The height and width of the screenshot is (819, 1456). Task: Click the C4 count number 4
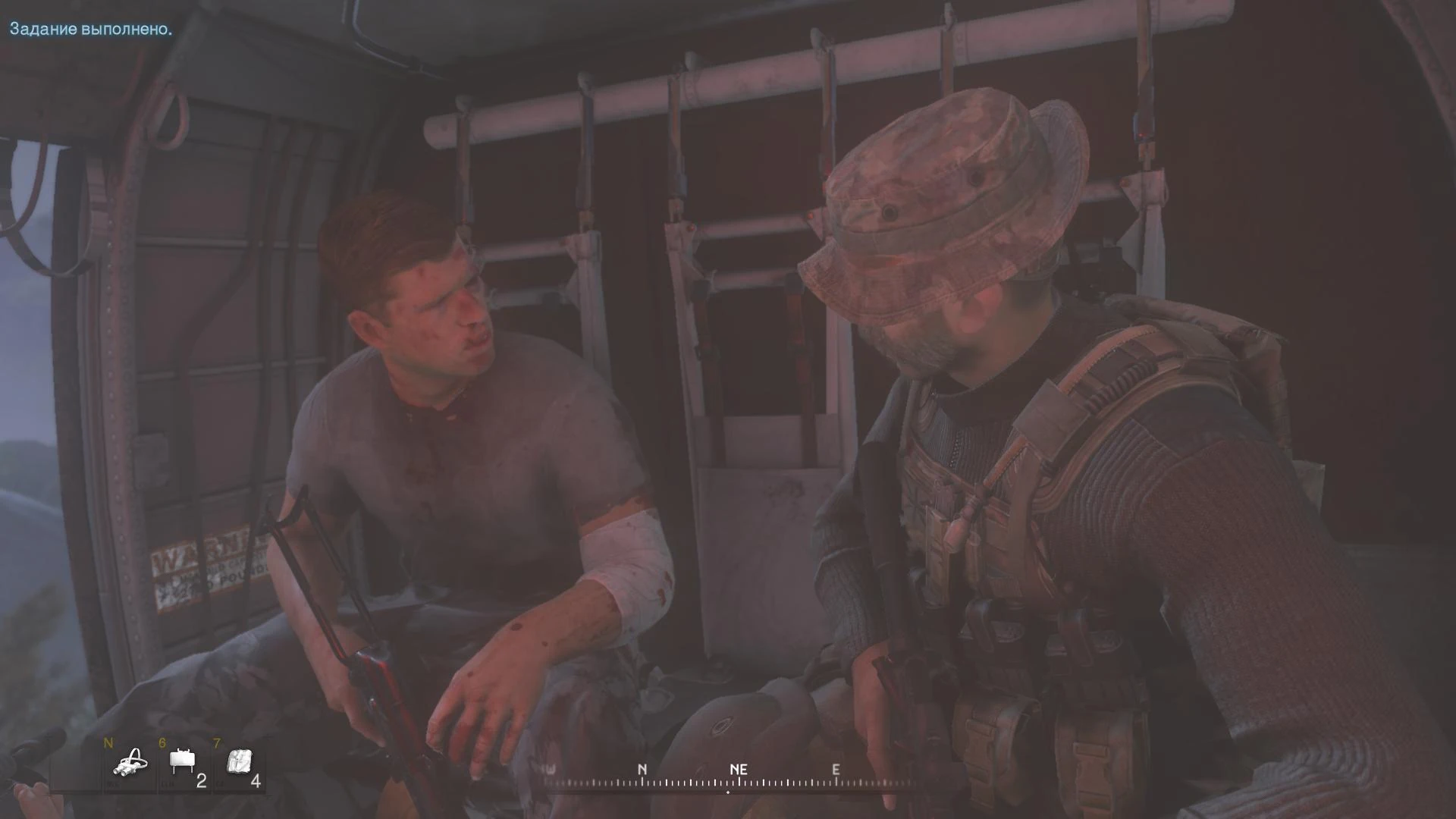256,781
